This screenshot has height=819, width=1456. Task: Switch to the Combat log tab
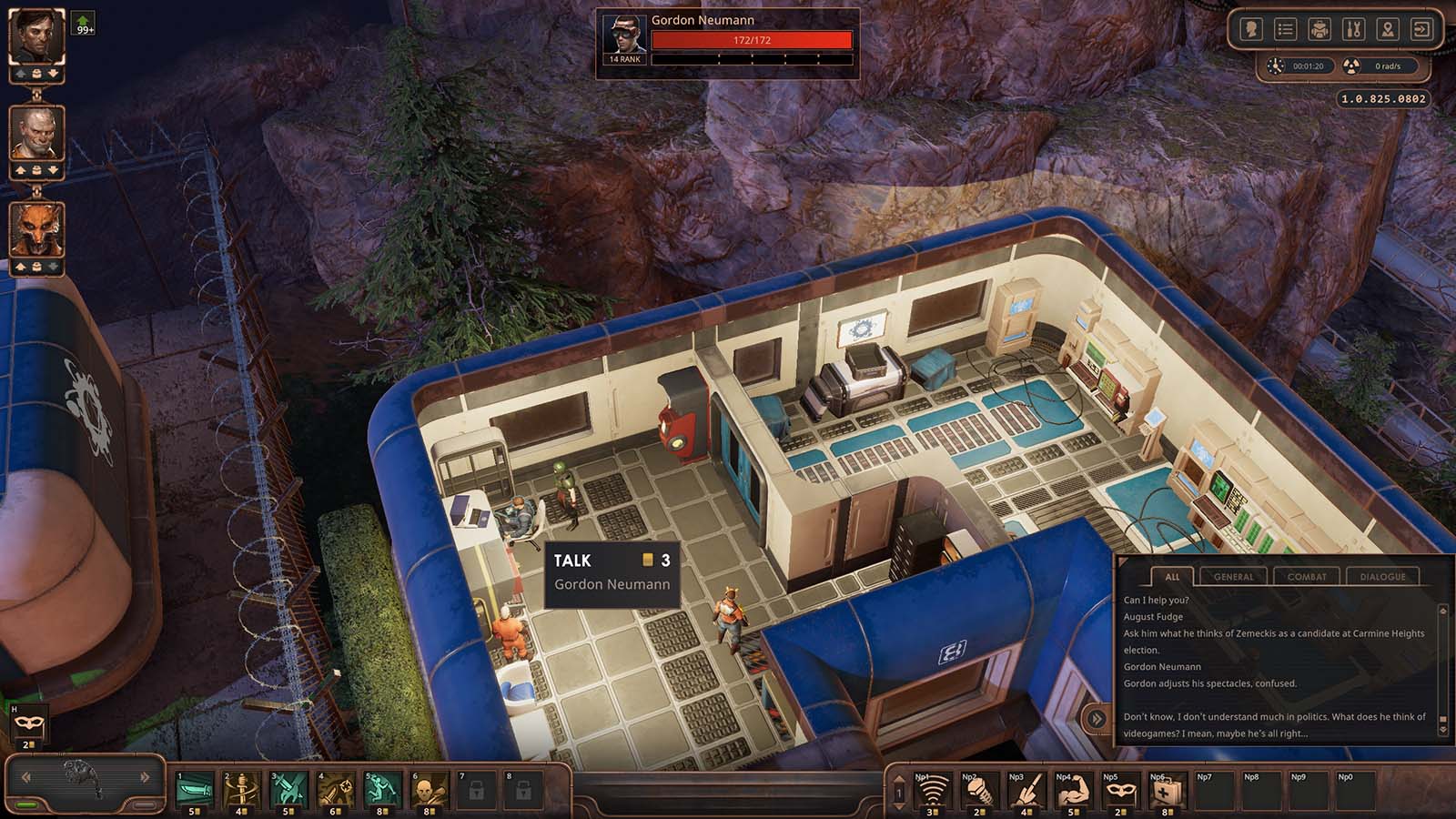click(x=1307, y=576)
